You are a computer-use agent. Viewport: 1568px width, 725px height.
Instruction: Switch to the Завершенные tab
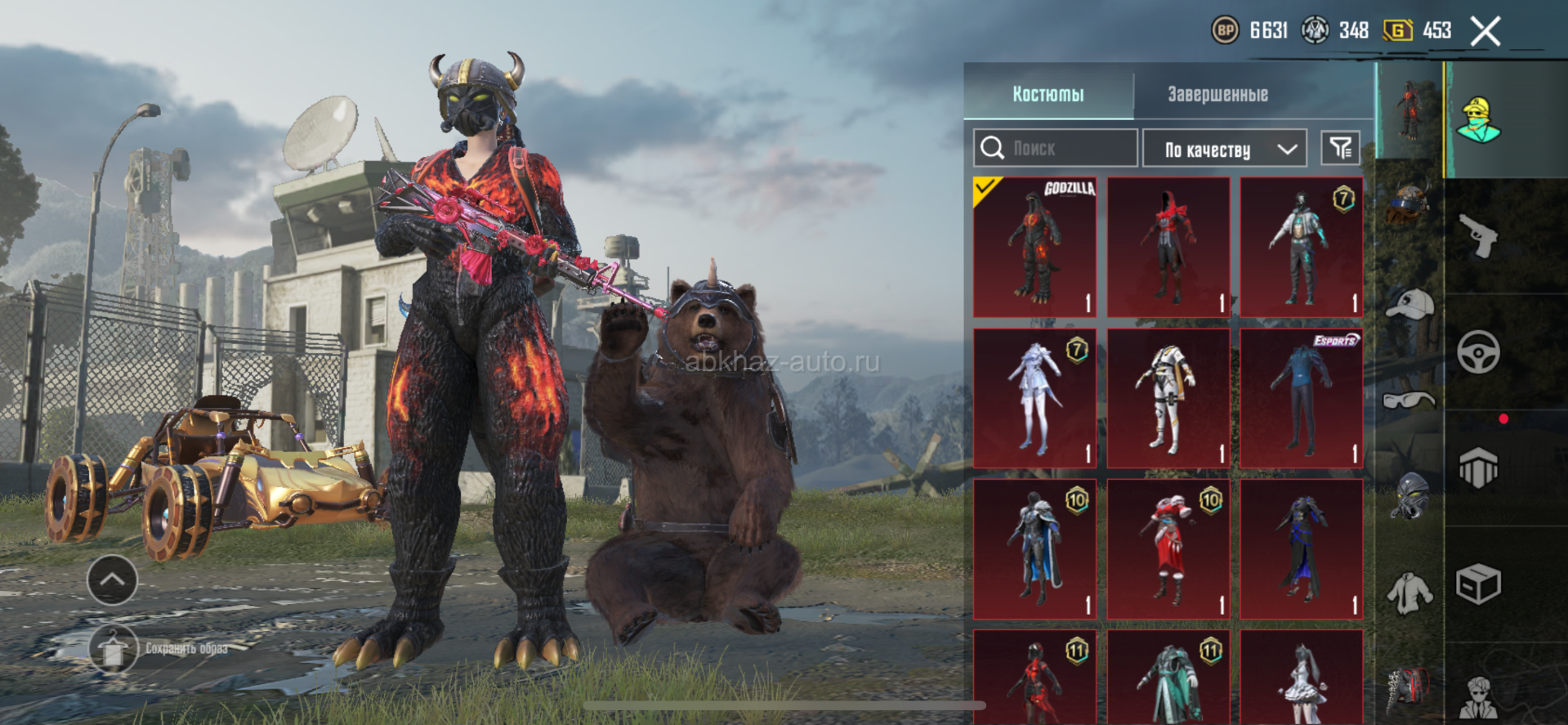pyautogui.click(x=1217, y=94)
